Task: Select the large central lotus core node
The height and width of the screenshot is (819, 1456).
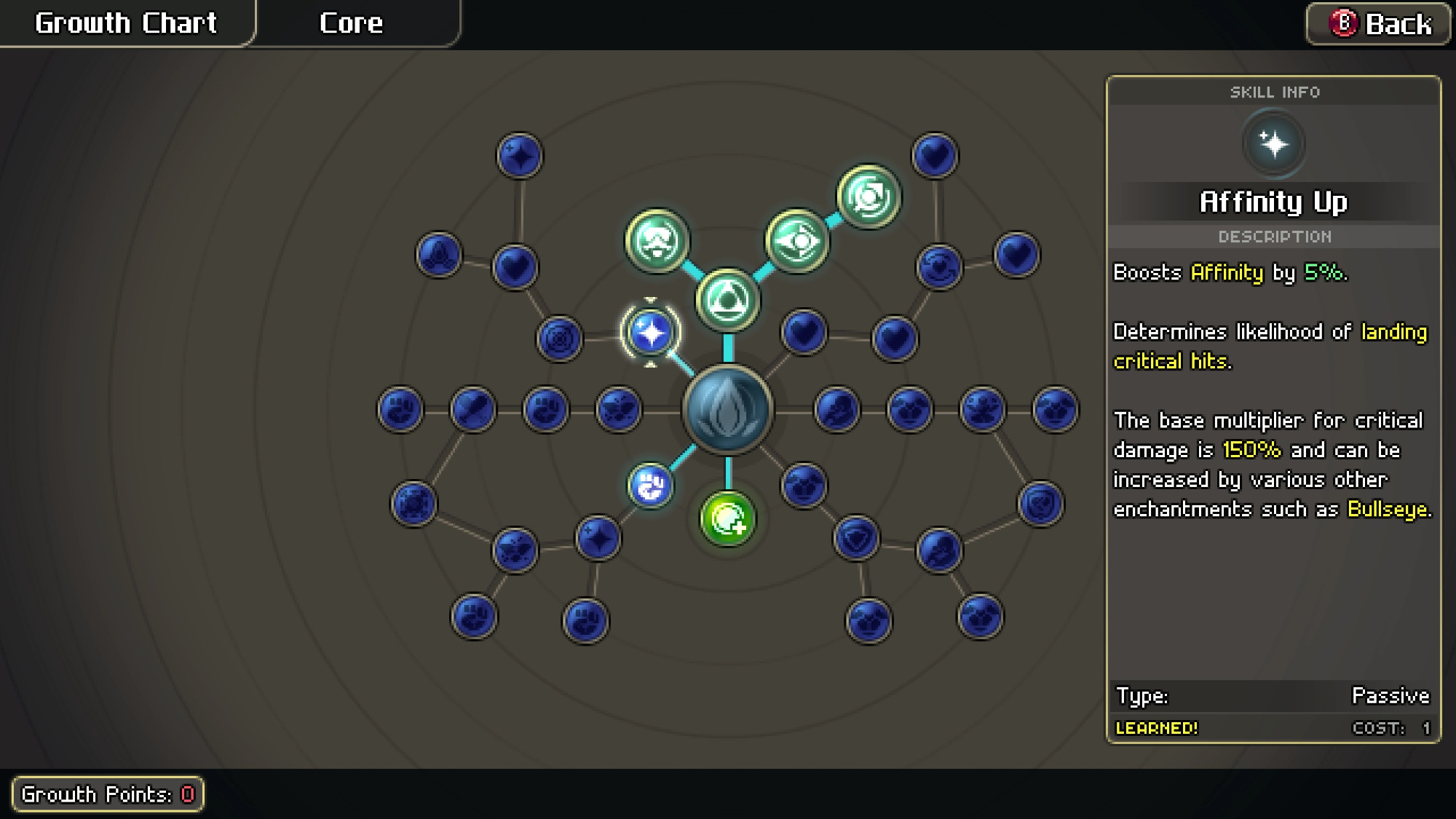Action: [x=727, y=410]
